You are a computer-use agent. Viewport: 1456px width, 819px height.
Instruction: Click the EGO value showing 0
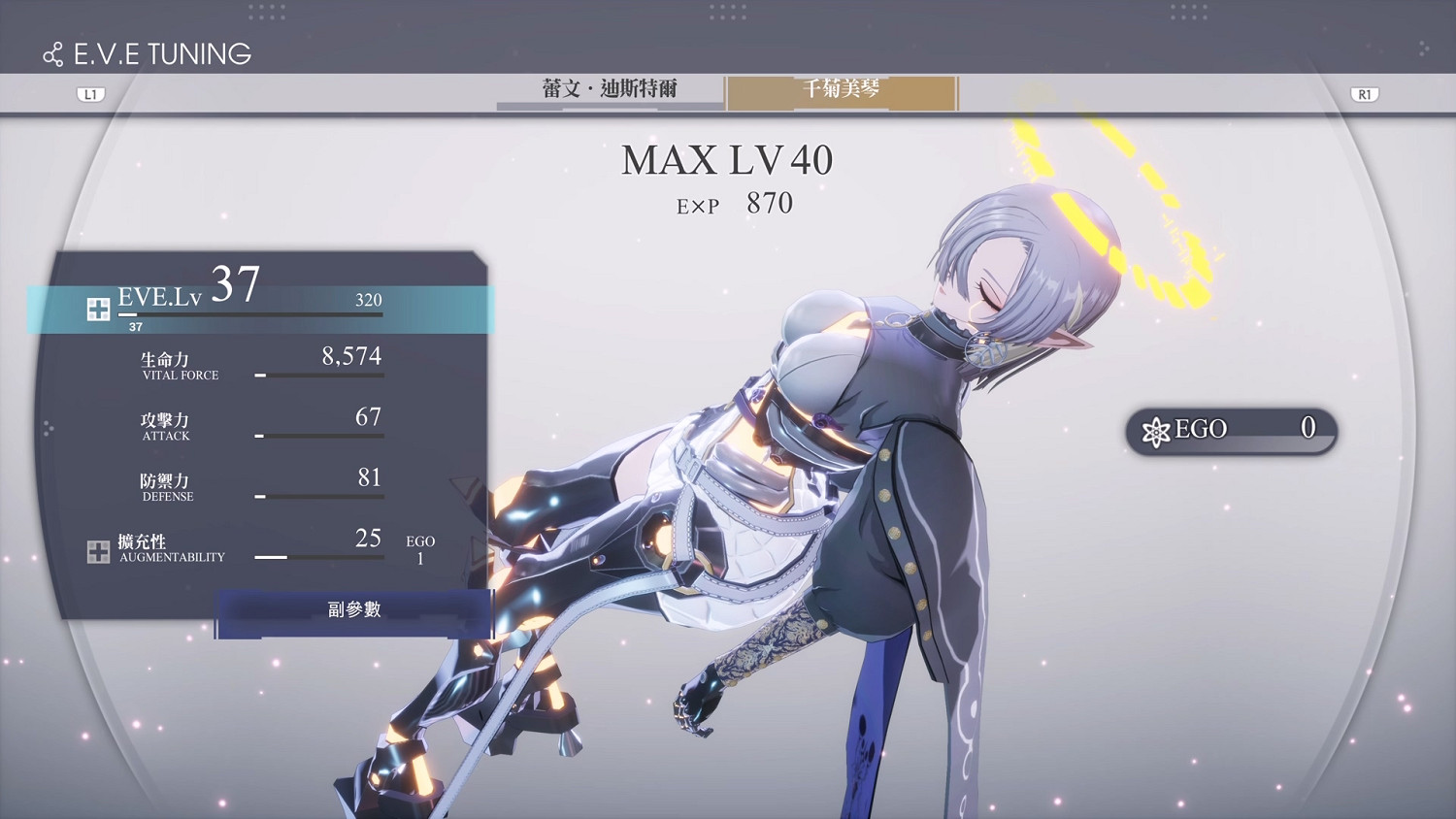click(x=1307, y=428)
